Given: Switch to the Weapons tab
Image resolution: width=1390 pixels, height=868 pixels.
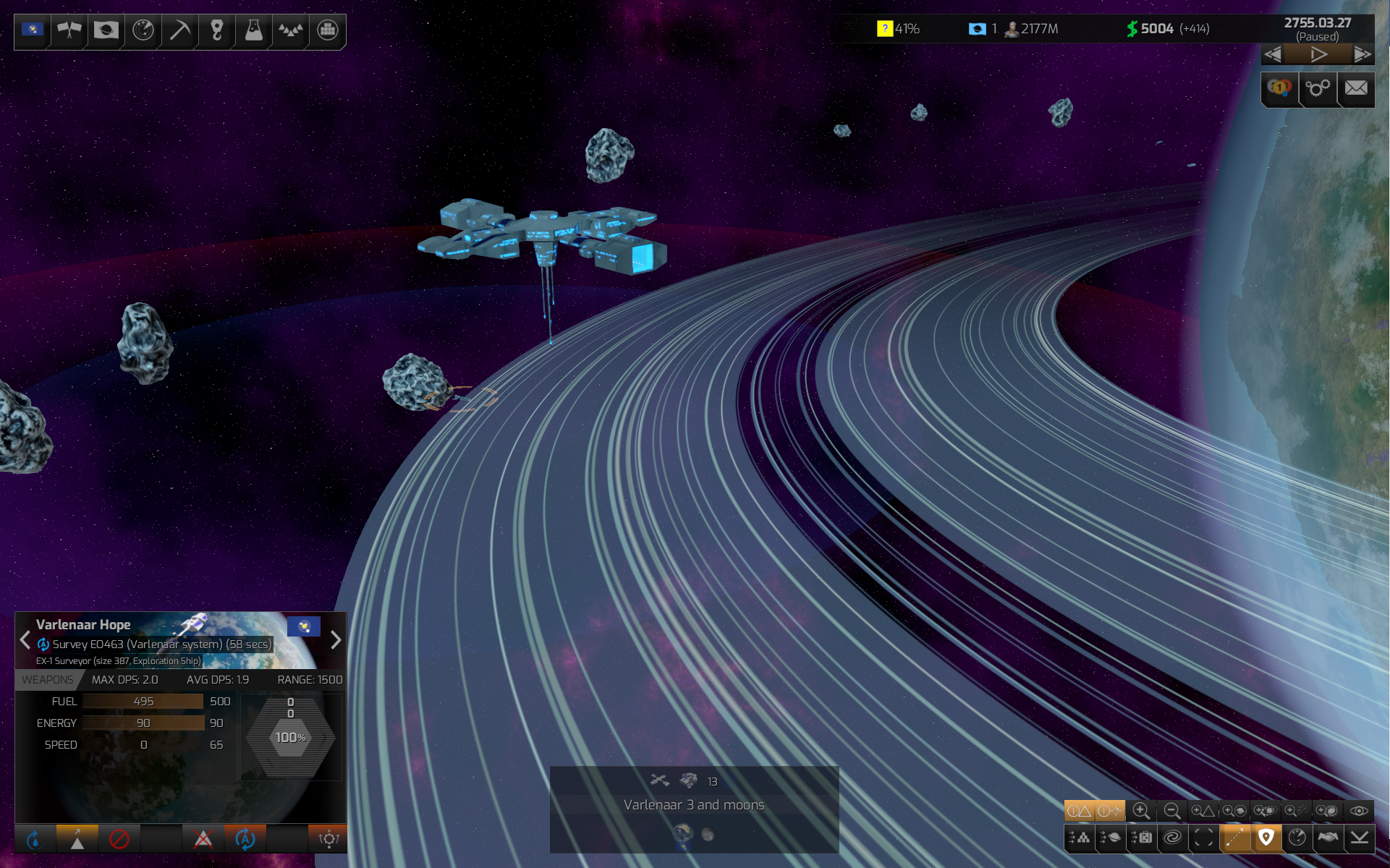Looking at the screenshot, I should 48,680.
